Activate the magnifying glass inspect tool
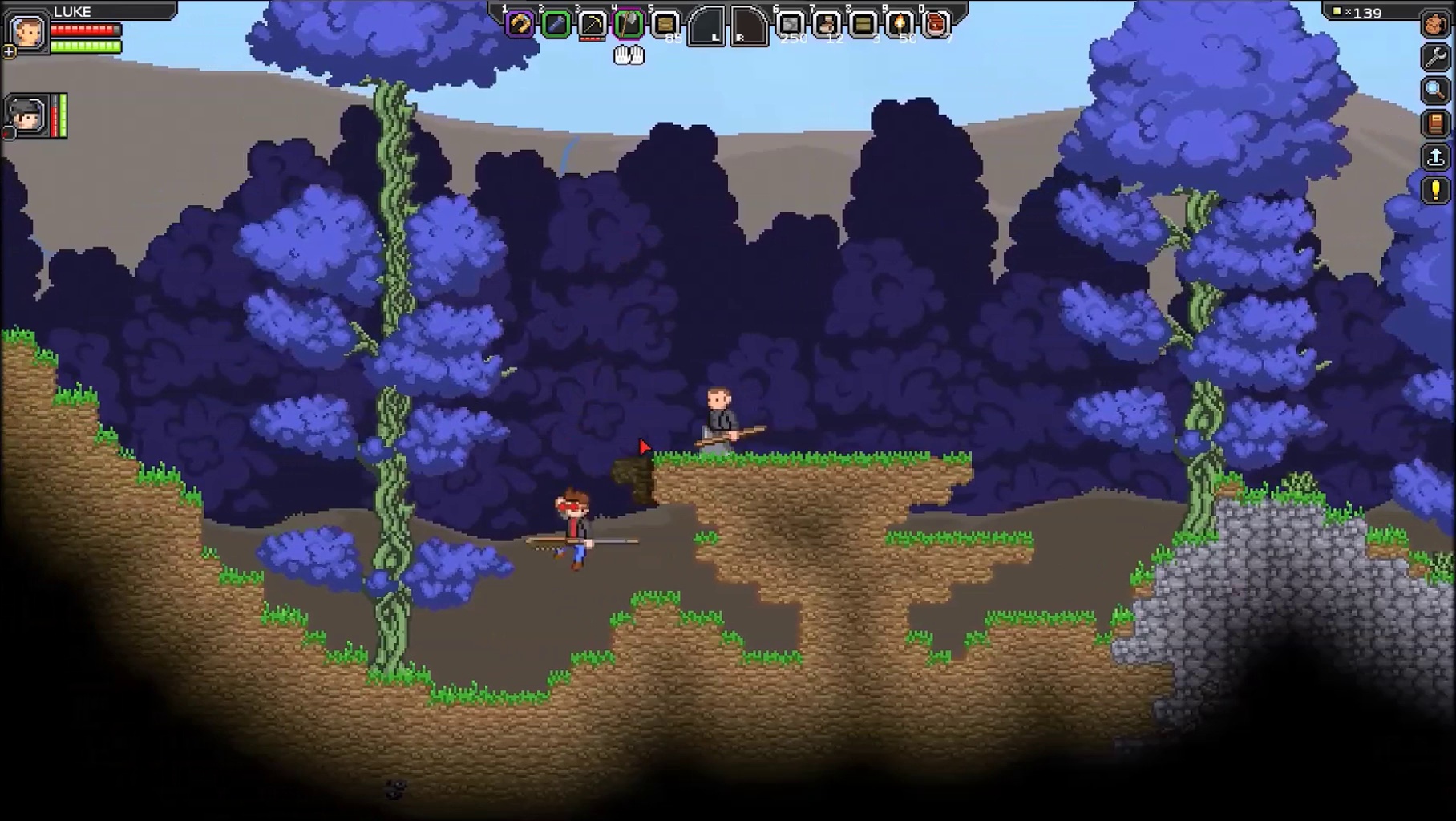 click(x=1435, y=90)
